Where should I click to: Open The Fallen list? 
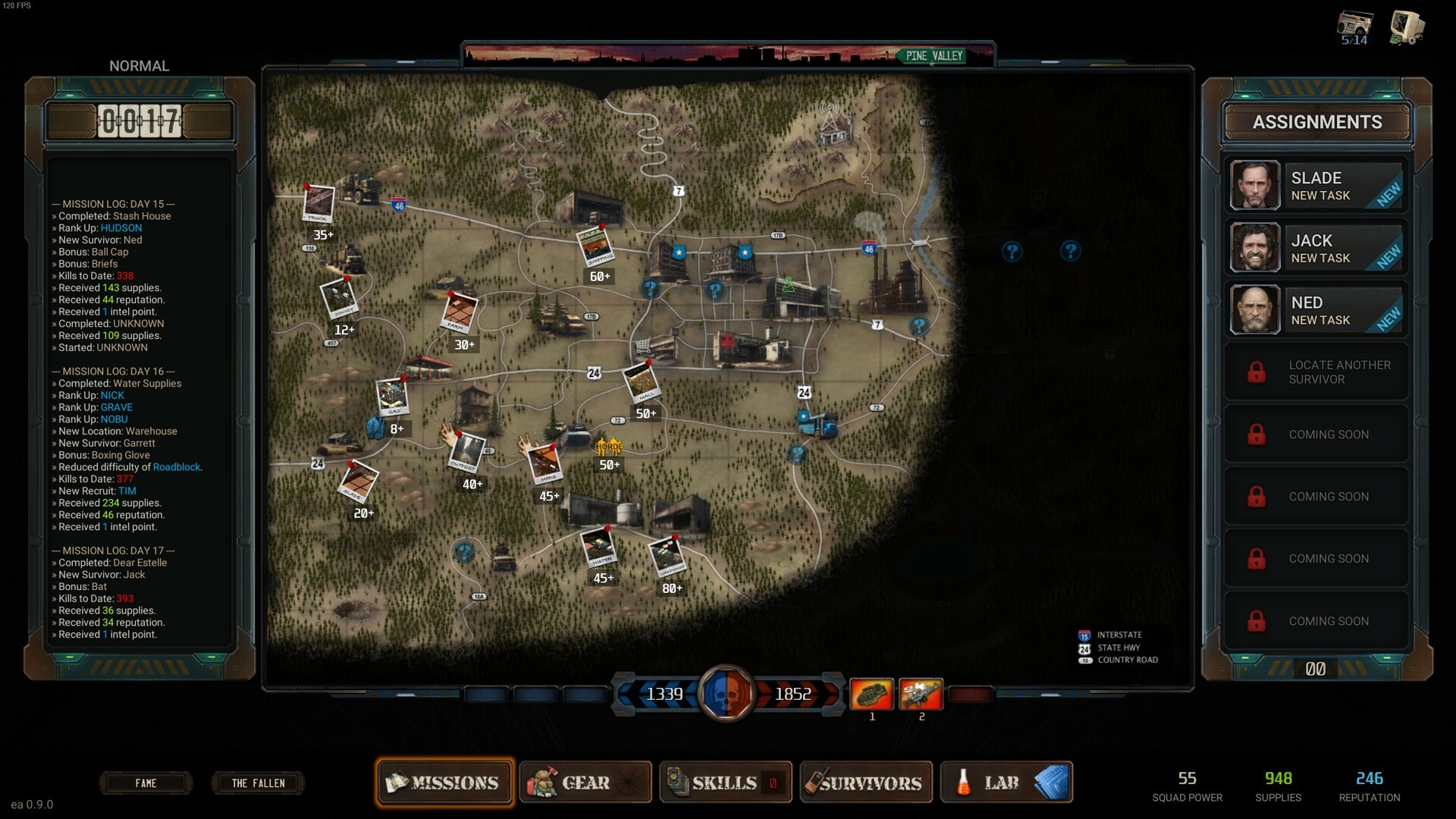coord(258,783)
